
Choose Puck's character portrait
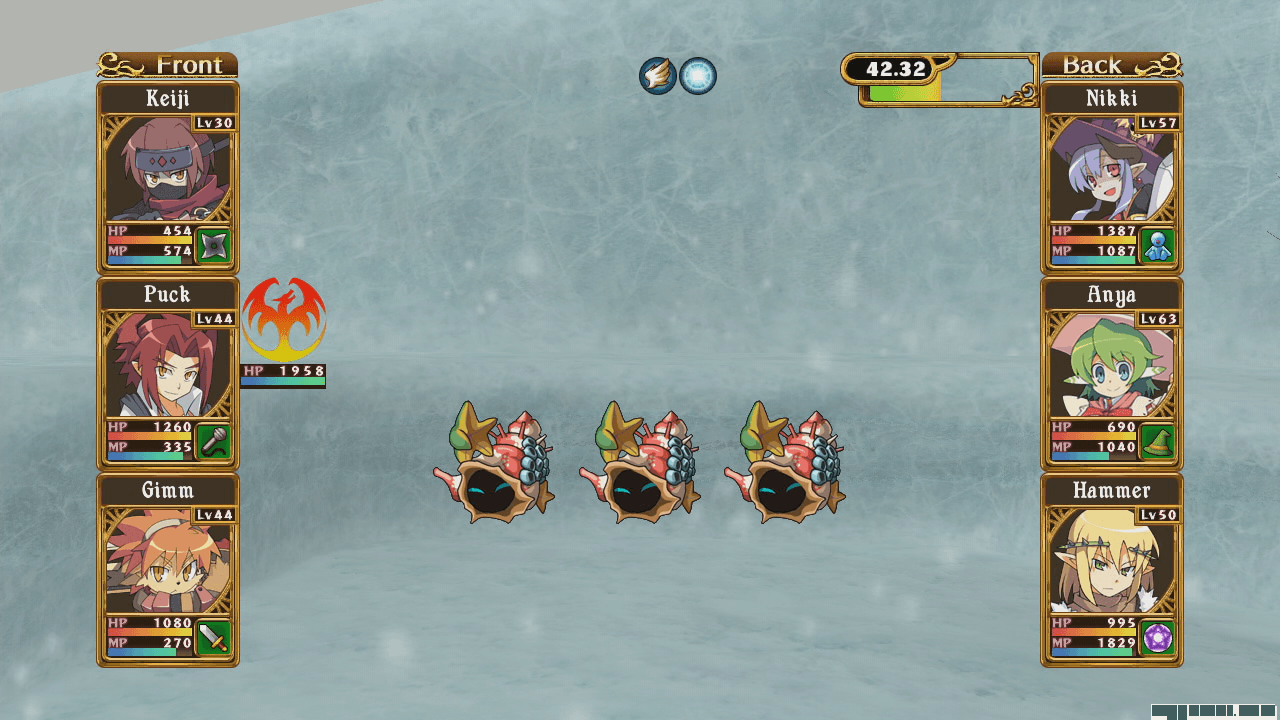[x=167, y=364]
